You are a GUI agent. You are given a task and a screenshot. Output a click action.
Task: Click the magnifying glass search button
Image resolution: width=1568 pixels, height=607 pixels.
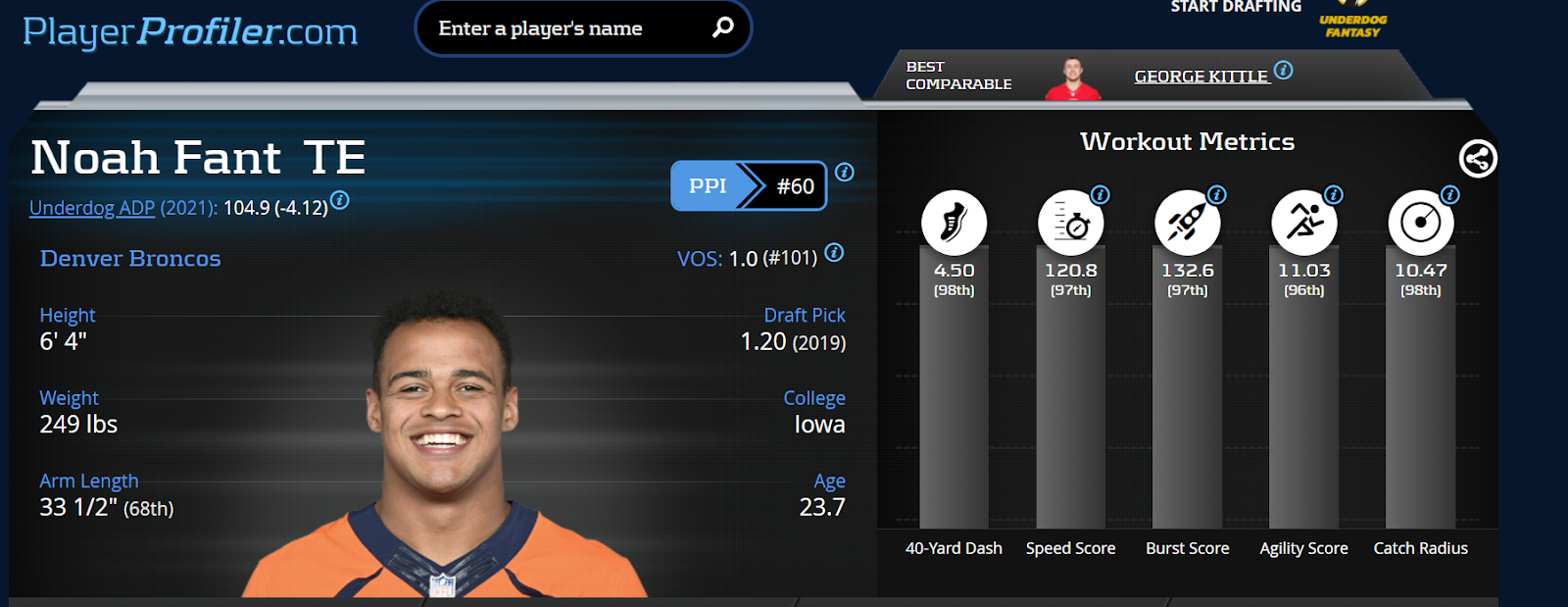(x=722, y=27)
